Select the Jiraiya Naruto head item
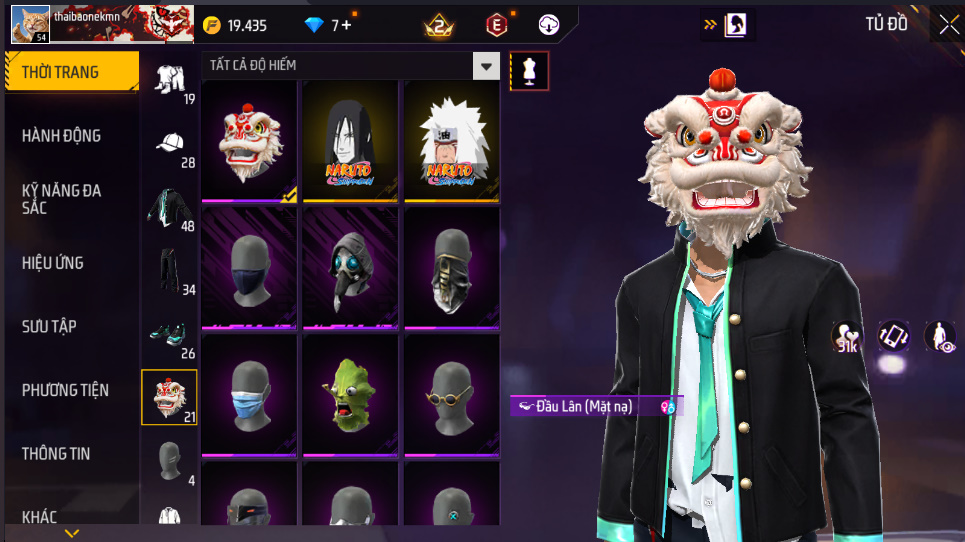Image resolution: width=965 pixels, height=542 pixels. tap(451, 142)
